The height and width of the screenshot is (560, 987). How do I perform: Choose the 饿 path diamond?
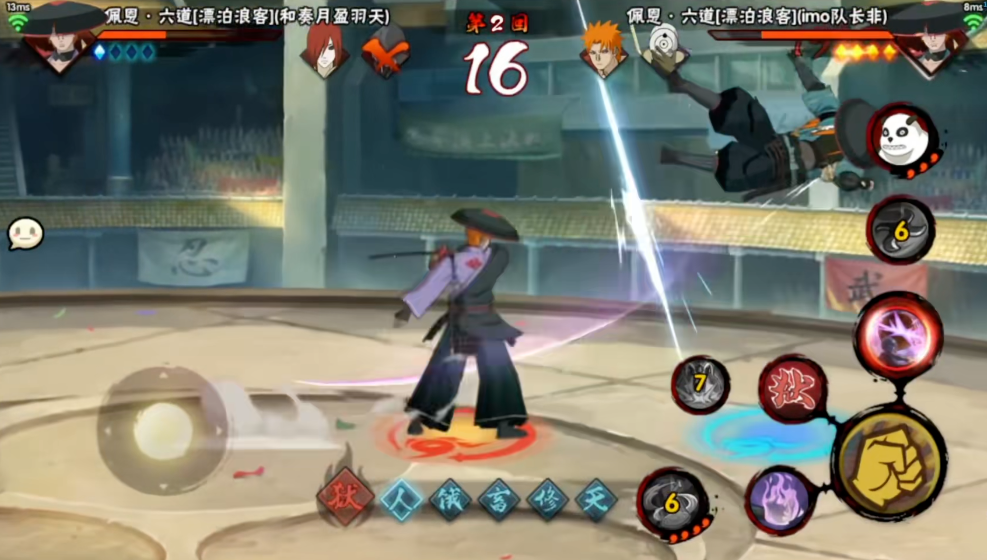coord(450,498)
